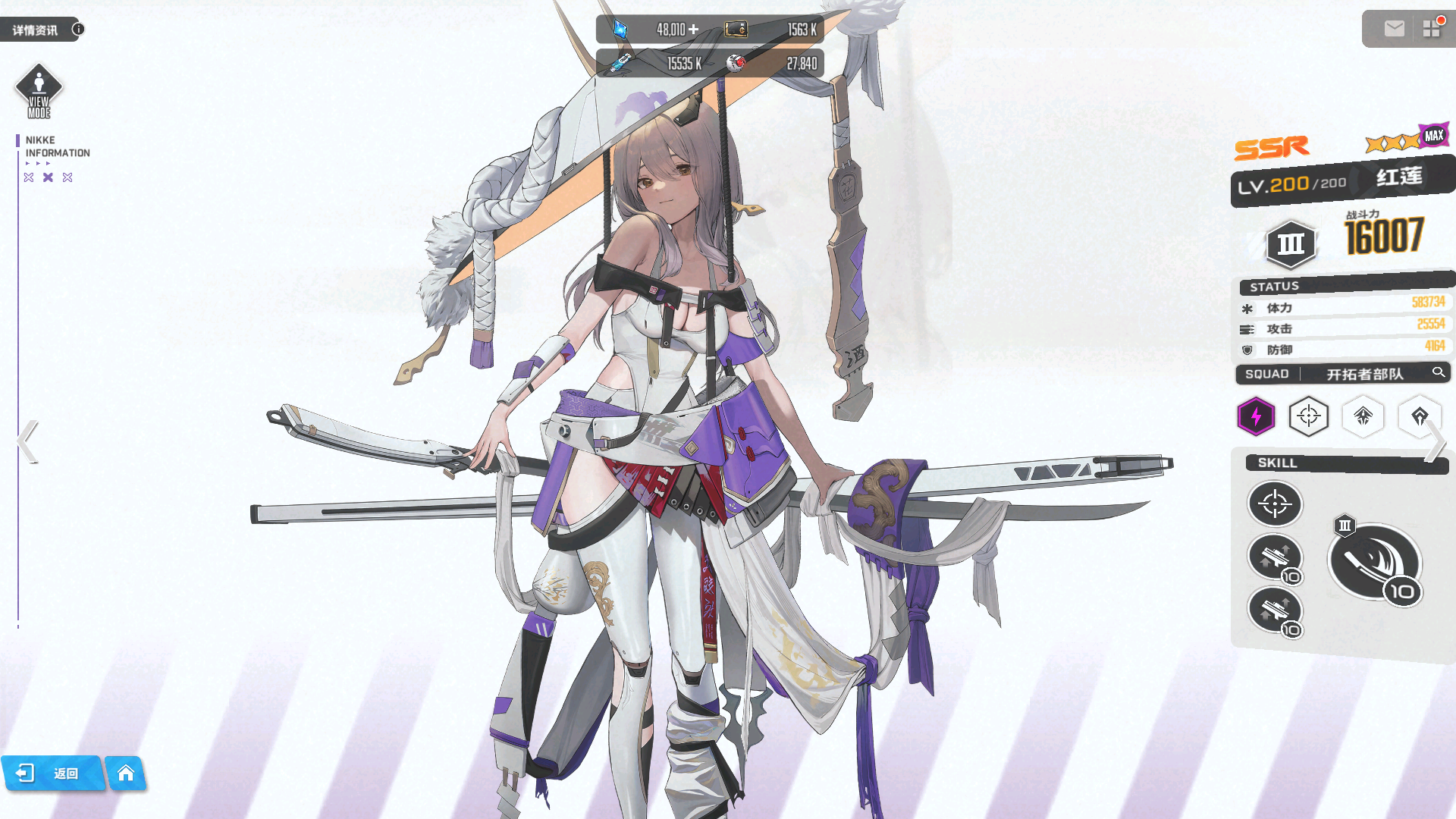Click the blue gem currency icon
The width and height of the screenshot is (1456, 819).
(x=620, y=29)
